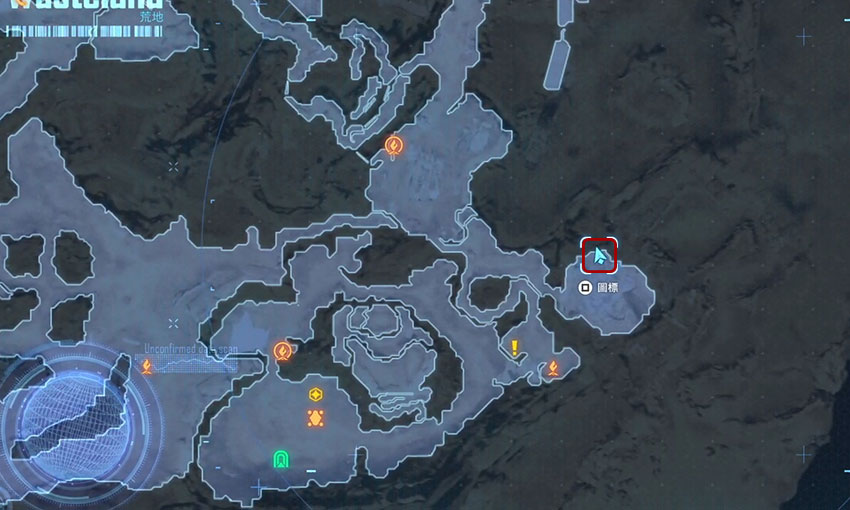
Task: Select the northernmost circled orange camp marker
Action: (394, 146)
